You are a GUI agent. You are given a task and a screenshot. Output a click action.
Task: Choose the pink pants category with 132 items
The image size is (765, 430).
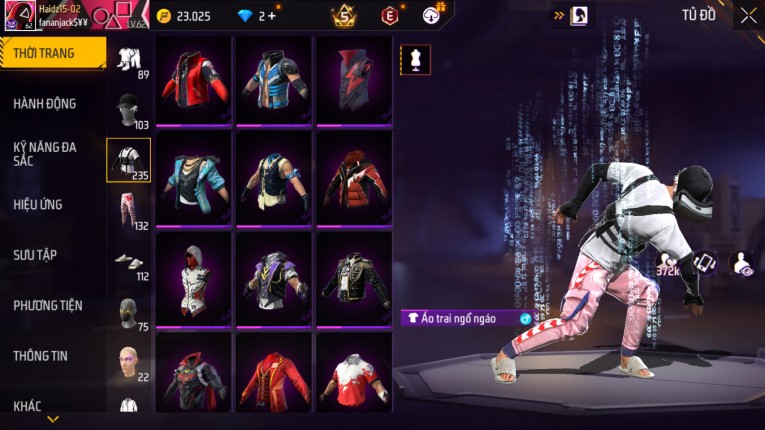129,210
